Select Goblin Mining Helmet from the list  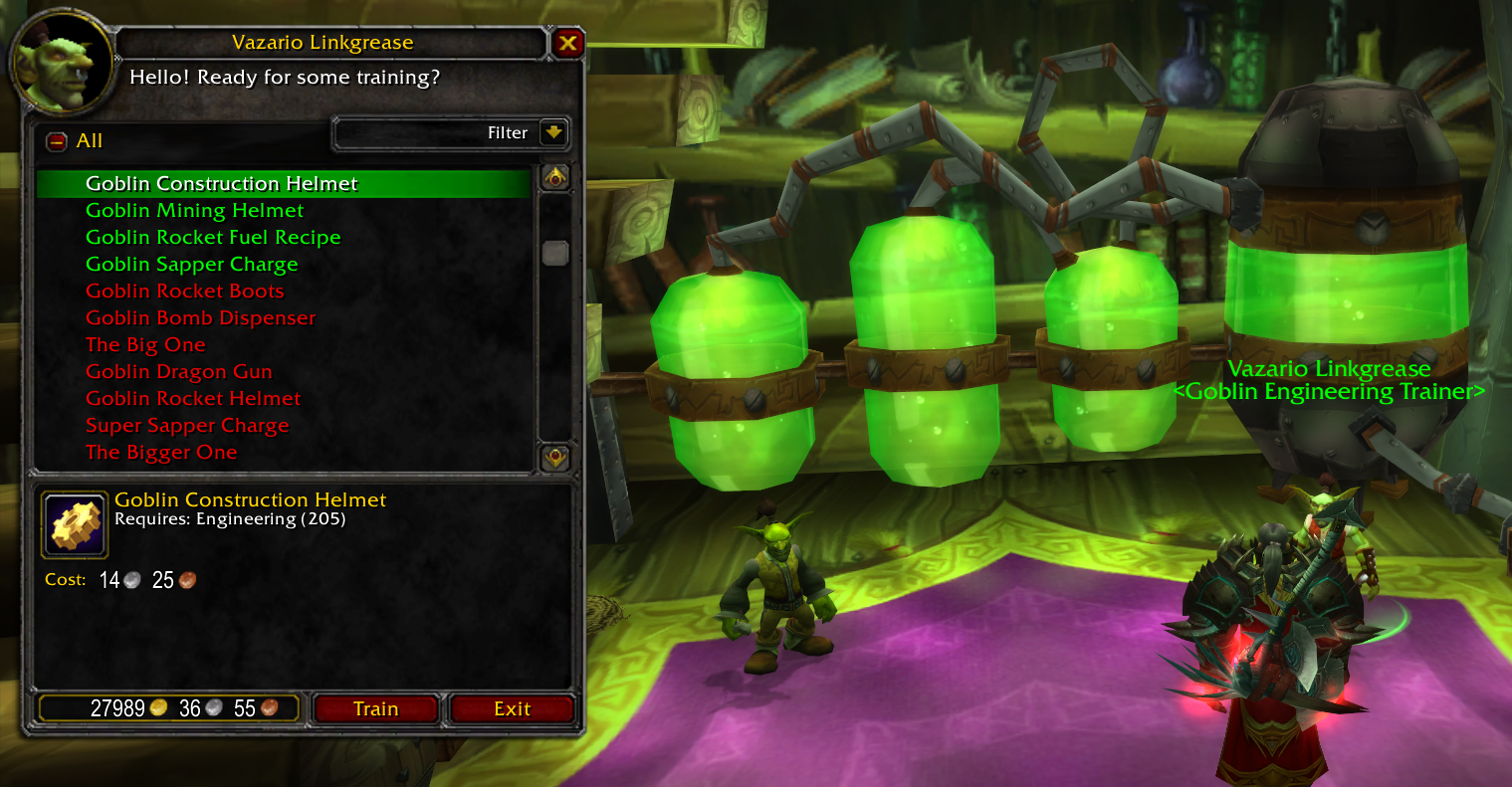tap(193, 210)
